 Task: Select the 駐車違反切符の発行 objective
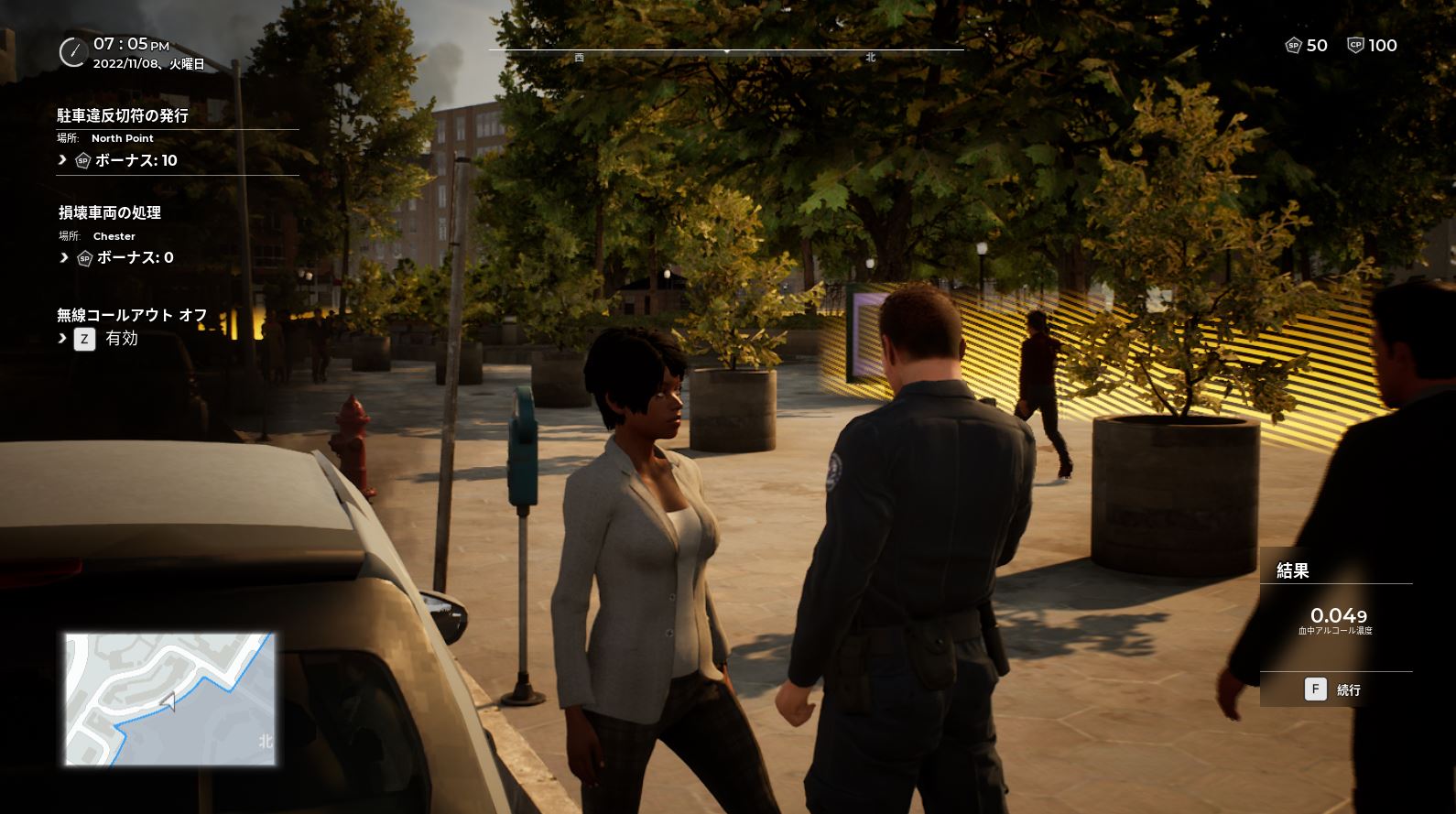[123, 116]
